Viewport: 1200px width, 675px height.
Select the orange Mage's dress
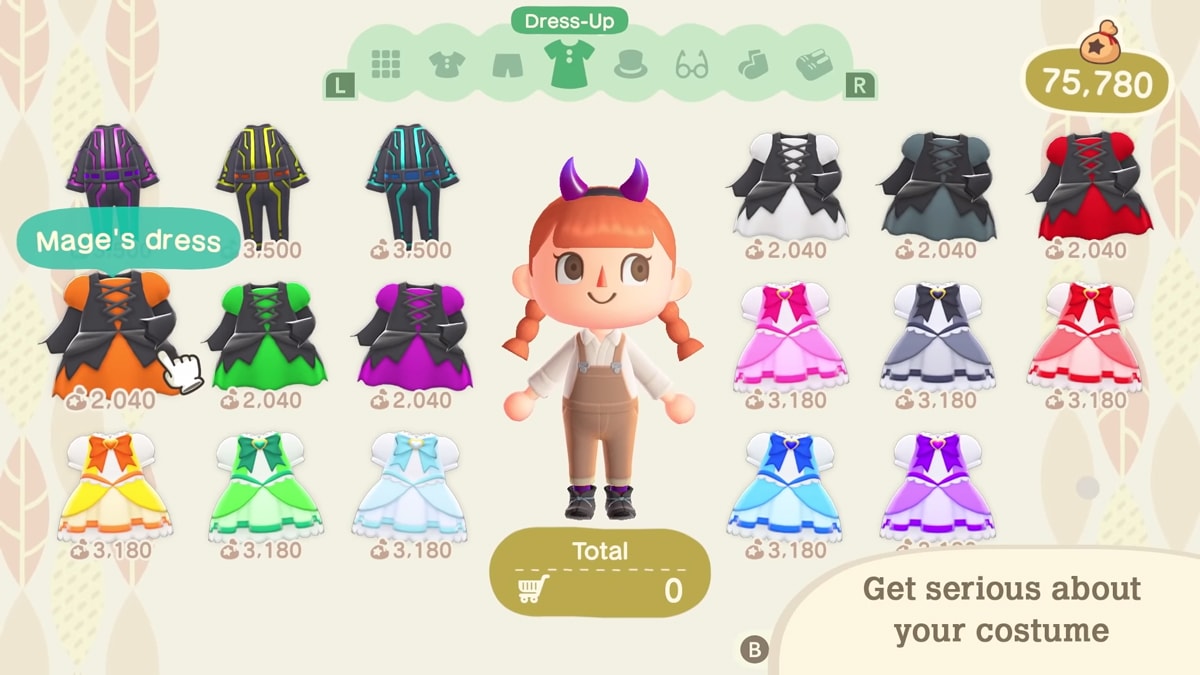click(113, 336)
